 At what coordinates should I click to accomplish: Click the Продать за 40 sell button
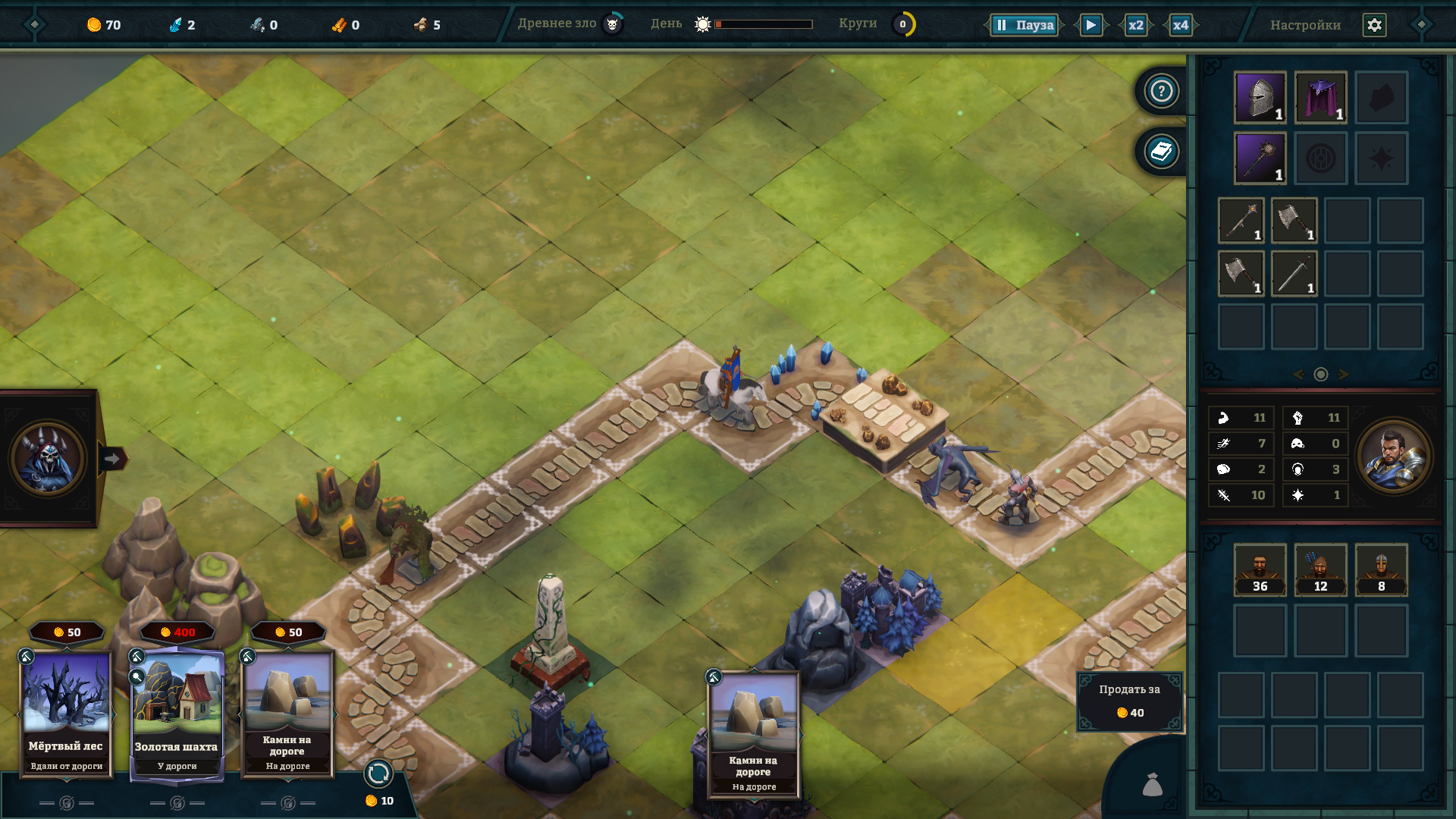(1129, 701)
